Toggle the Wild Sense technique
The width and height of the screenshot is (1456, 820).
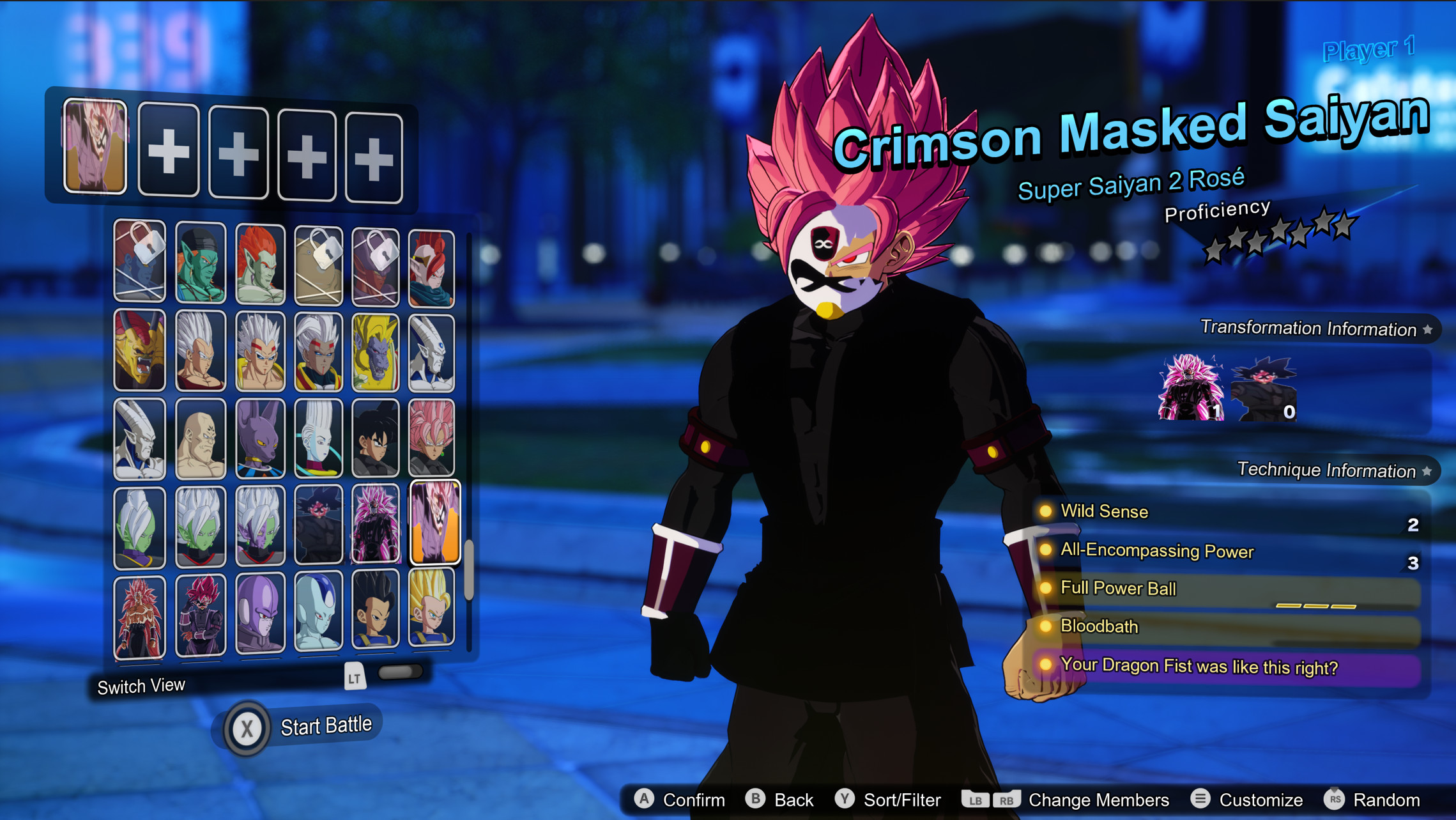[x=1103, y=511]
